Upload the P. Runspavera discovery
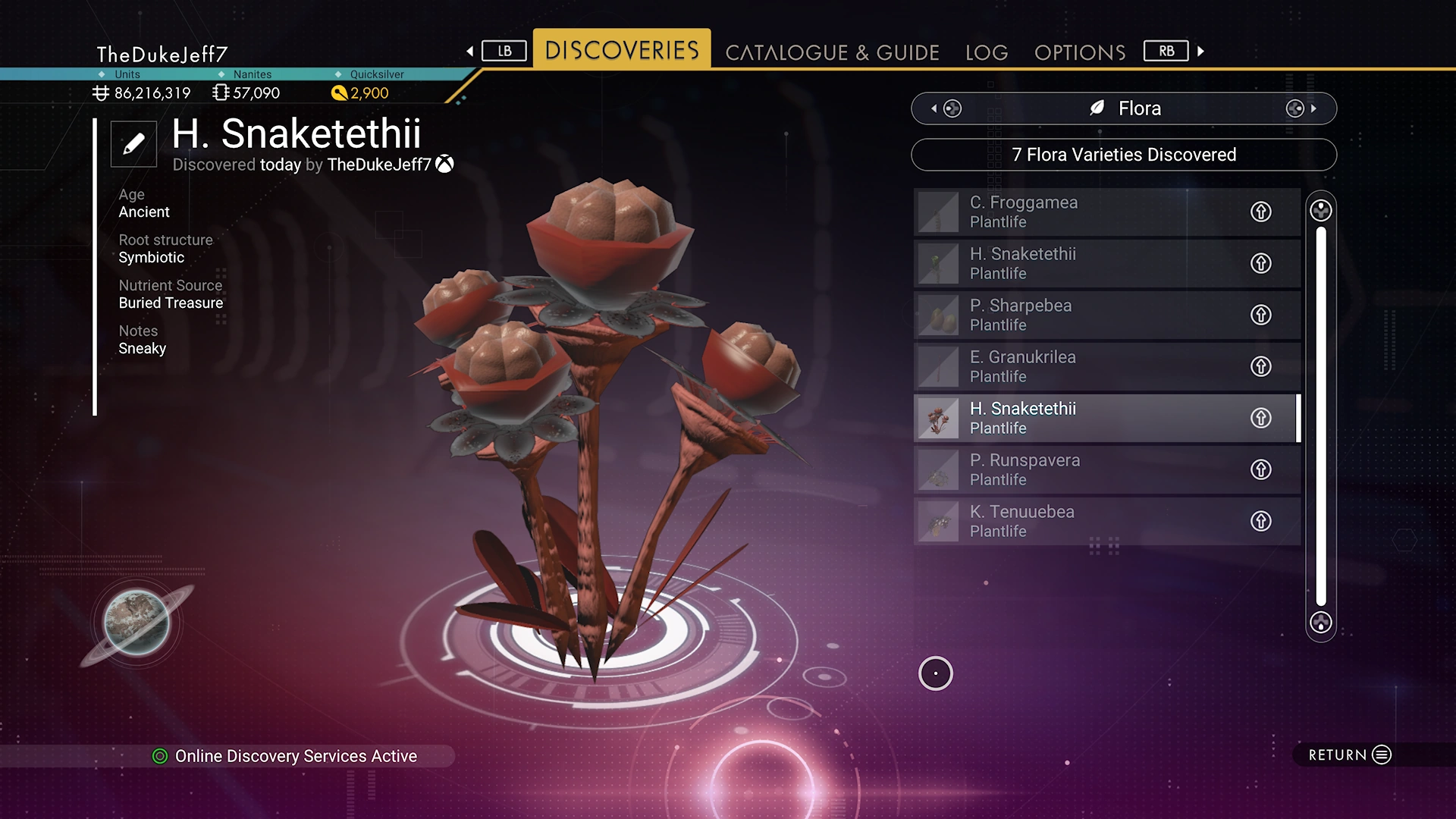 click(x=1260, y=469)
